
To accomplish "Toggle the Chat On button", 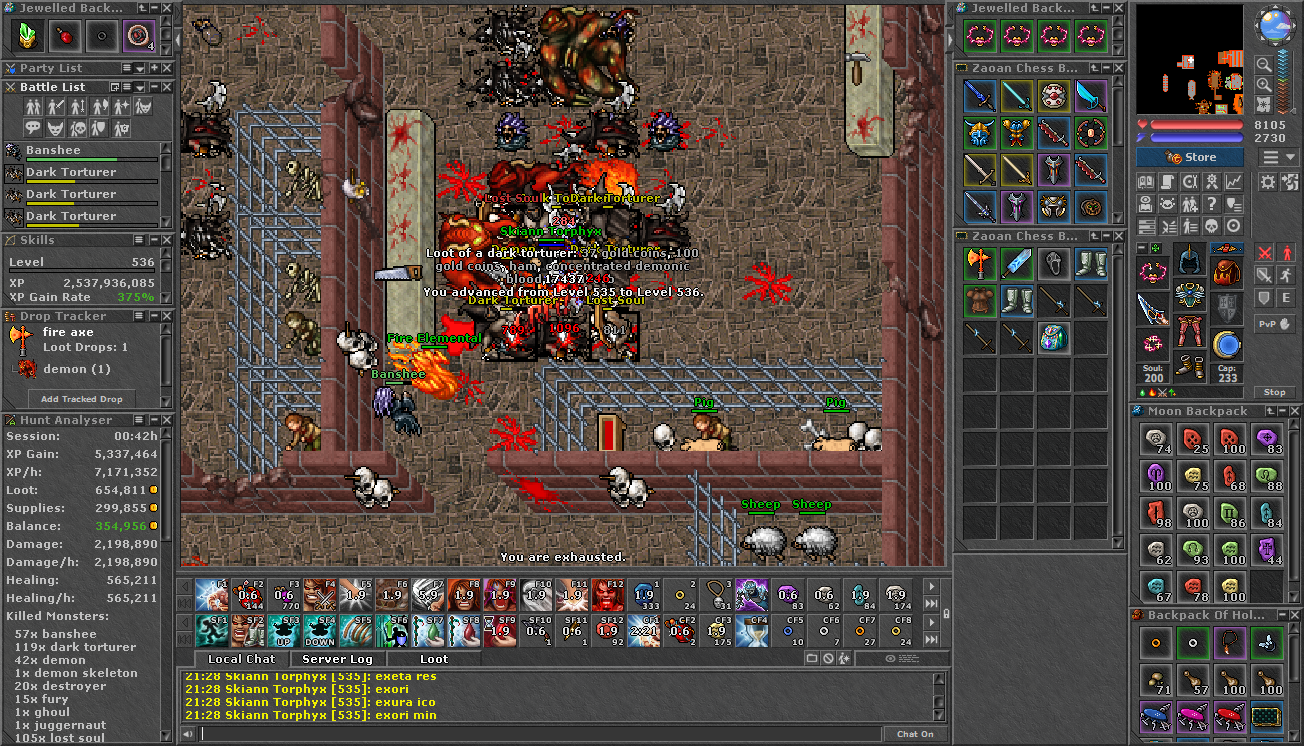I will pyautogui.click(x=915, y=734).
